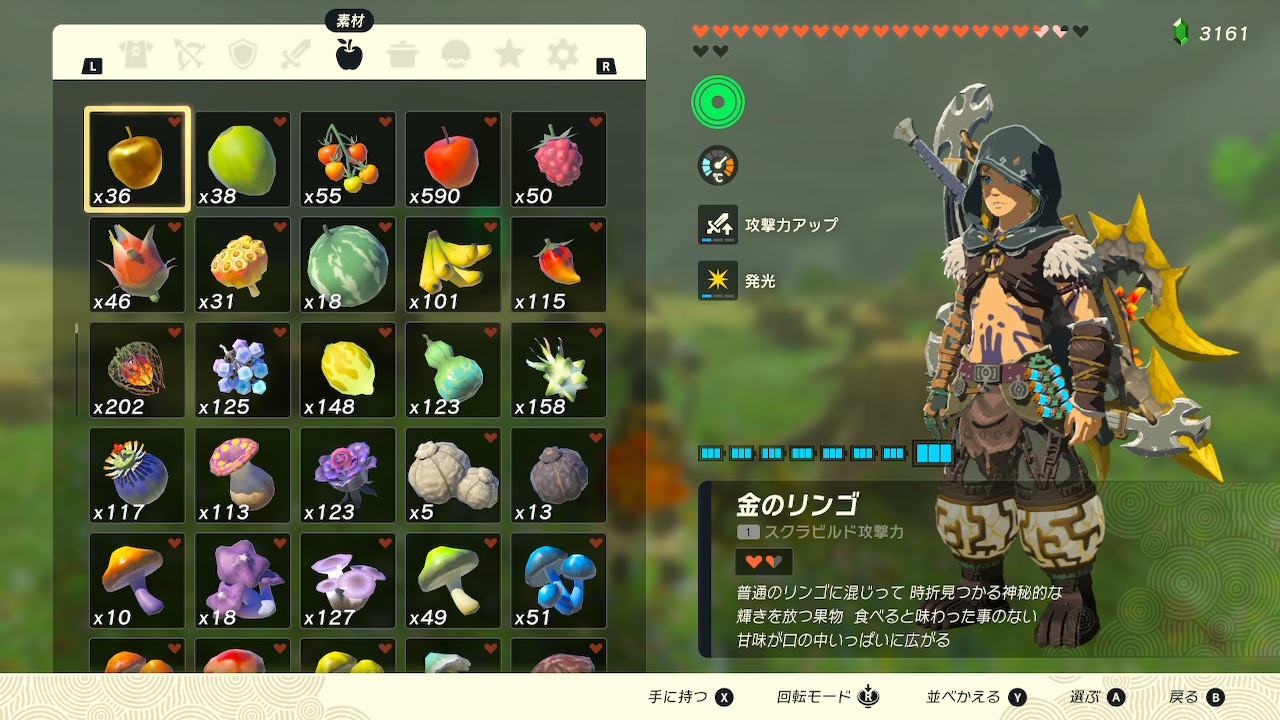Choose the yellow lemon-shaped fruit slot

[348, 370]
